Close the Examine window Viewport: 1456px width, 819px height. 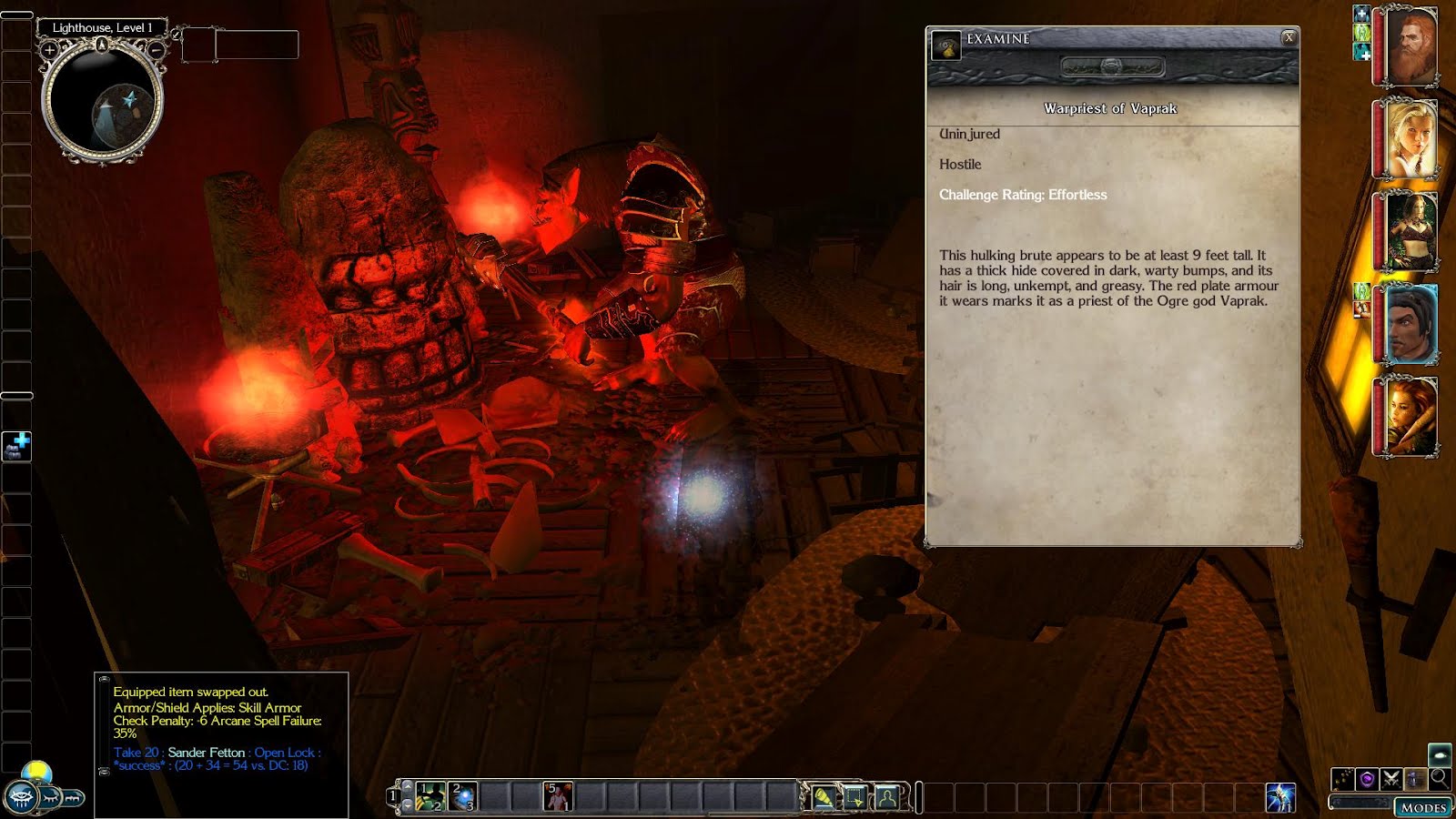[1288, 37]
